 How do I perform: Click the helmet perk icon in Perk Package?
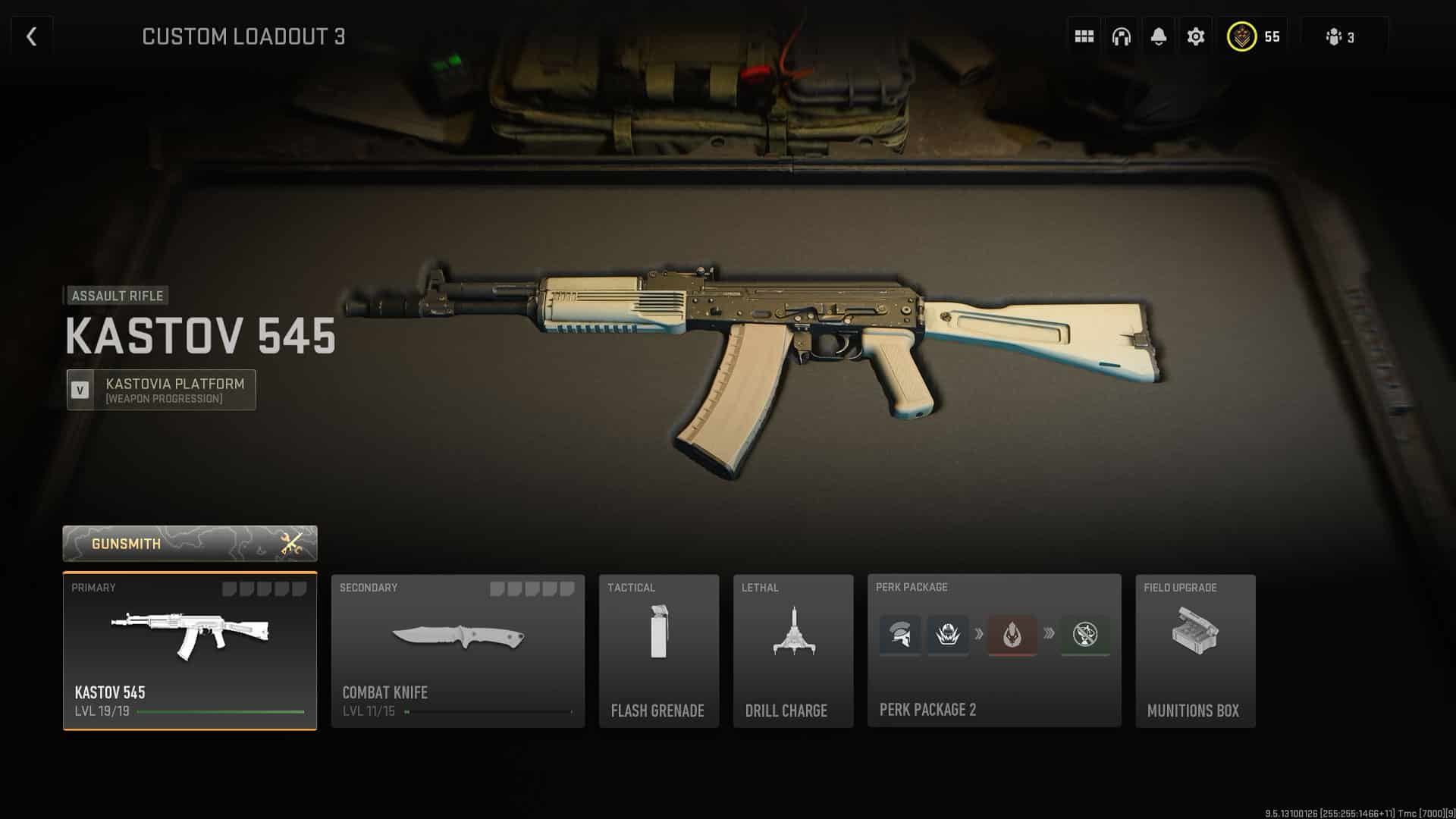coord(900,636)
